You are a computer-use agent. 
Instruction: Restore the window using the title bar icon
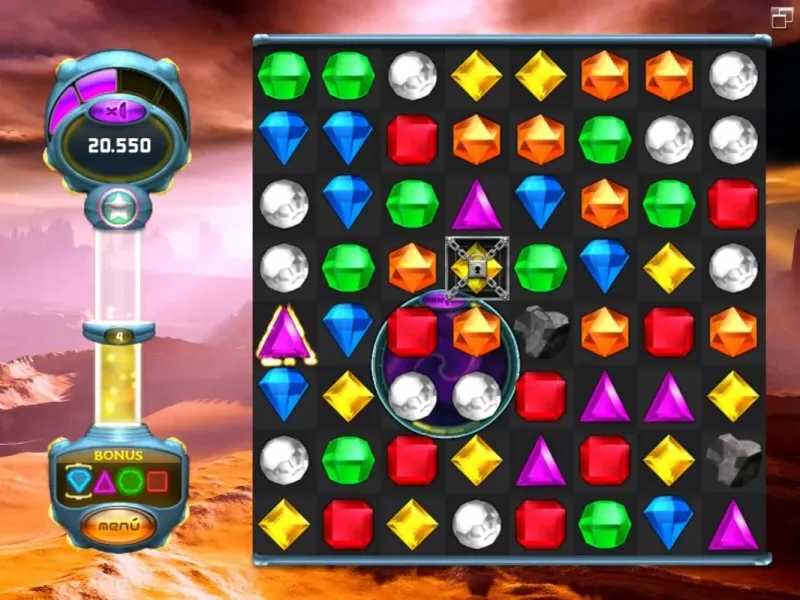pyautogui.click(x=781, y=16)
